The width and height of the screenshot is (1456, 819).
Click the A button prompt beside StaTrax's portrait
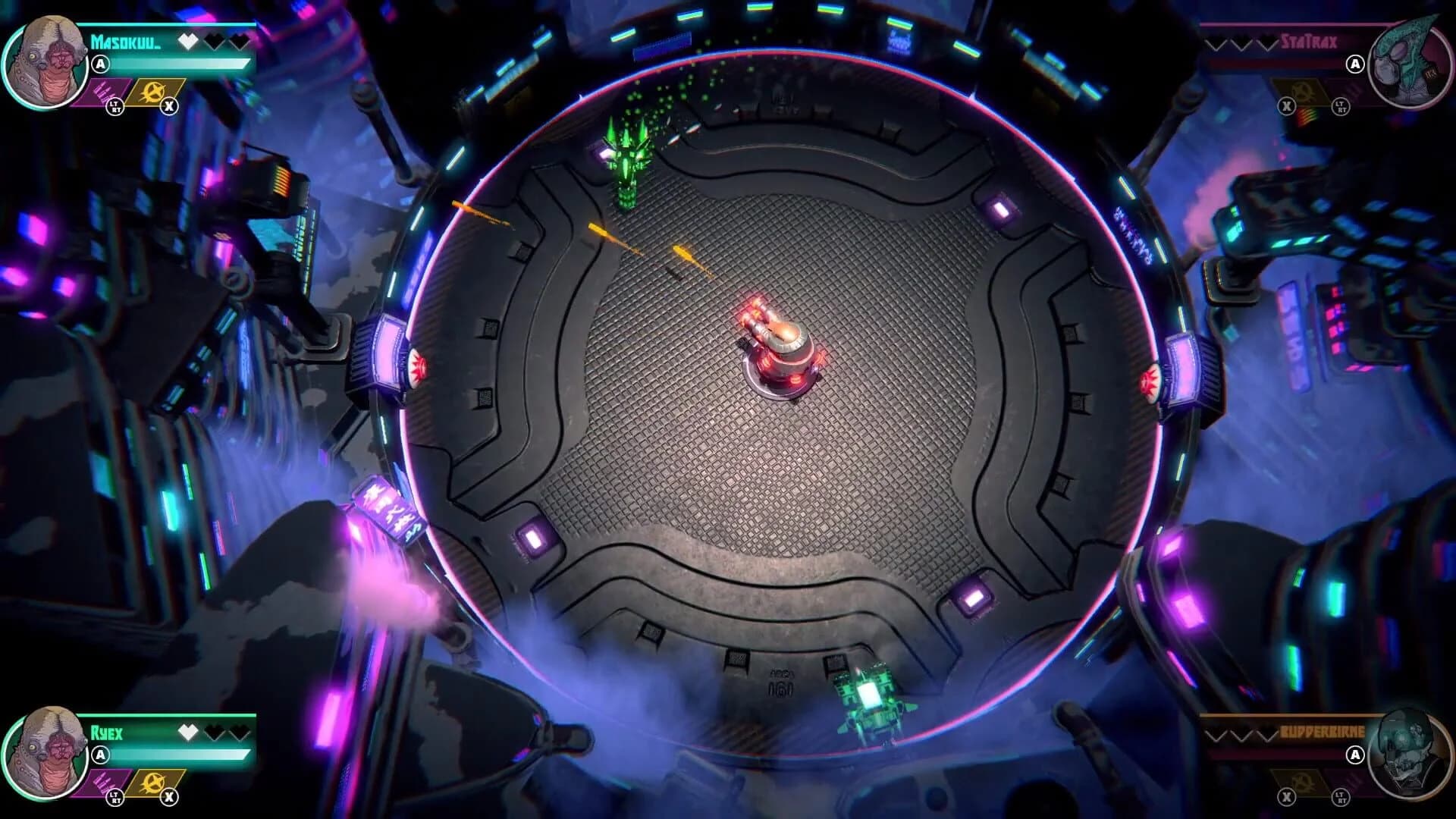[1355, 64]
